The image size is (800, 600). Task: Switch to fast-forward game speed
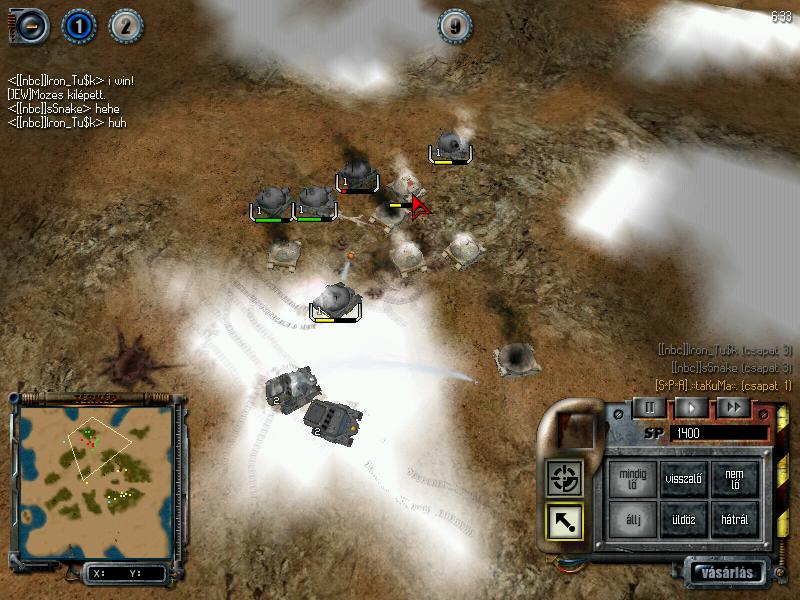click(x=732, y=407)
